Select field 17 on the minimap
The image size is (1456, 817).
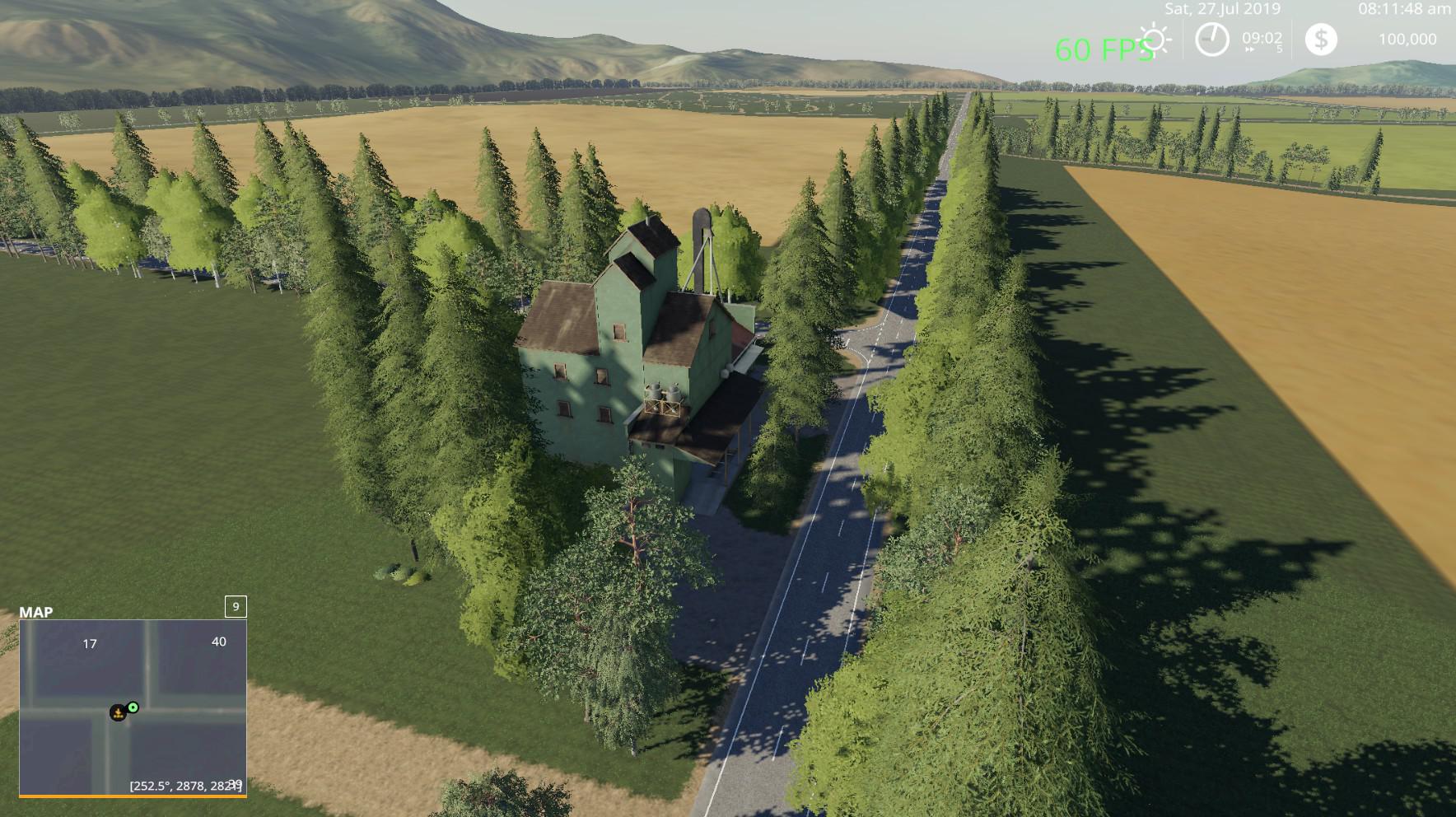pyautogui.click(x=90, y=644)
